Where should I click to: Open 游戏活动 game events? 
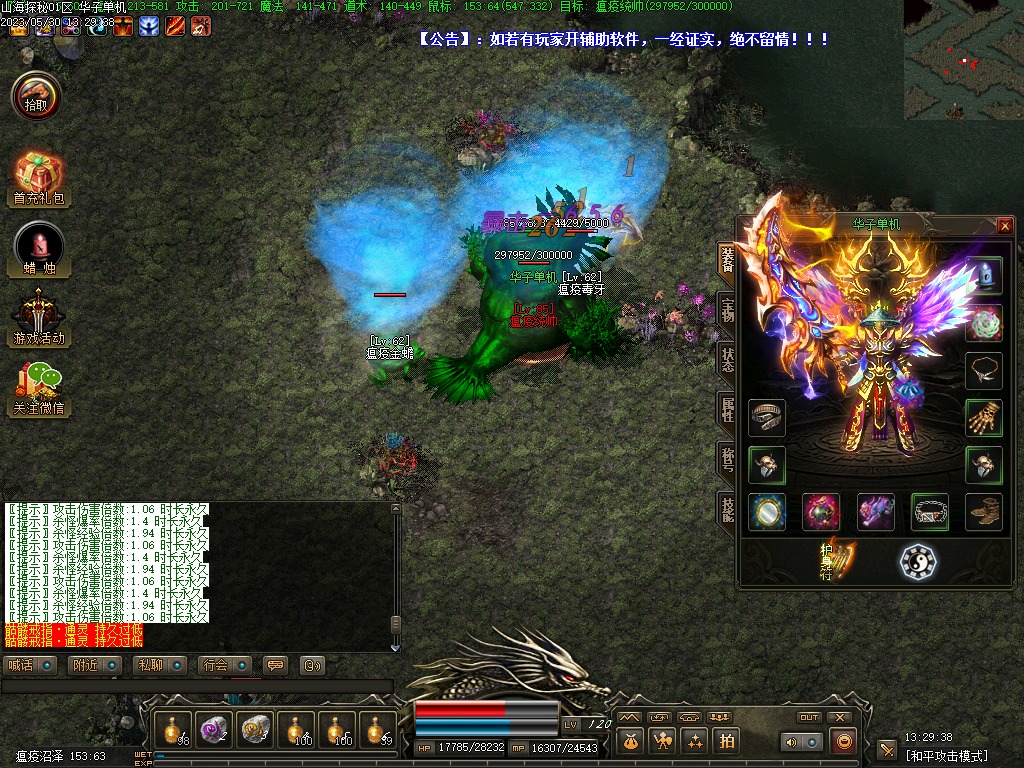[x=39, y=317]
